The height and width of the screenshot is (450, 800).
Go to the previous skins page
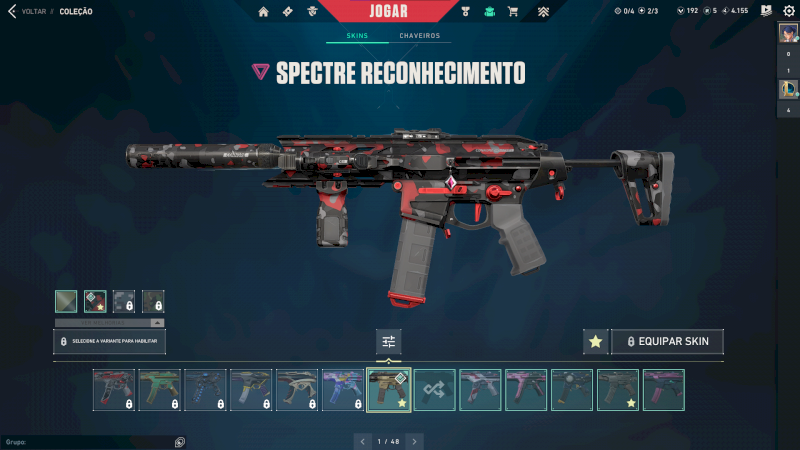coord(363,441)
